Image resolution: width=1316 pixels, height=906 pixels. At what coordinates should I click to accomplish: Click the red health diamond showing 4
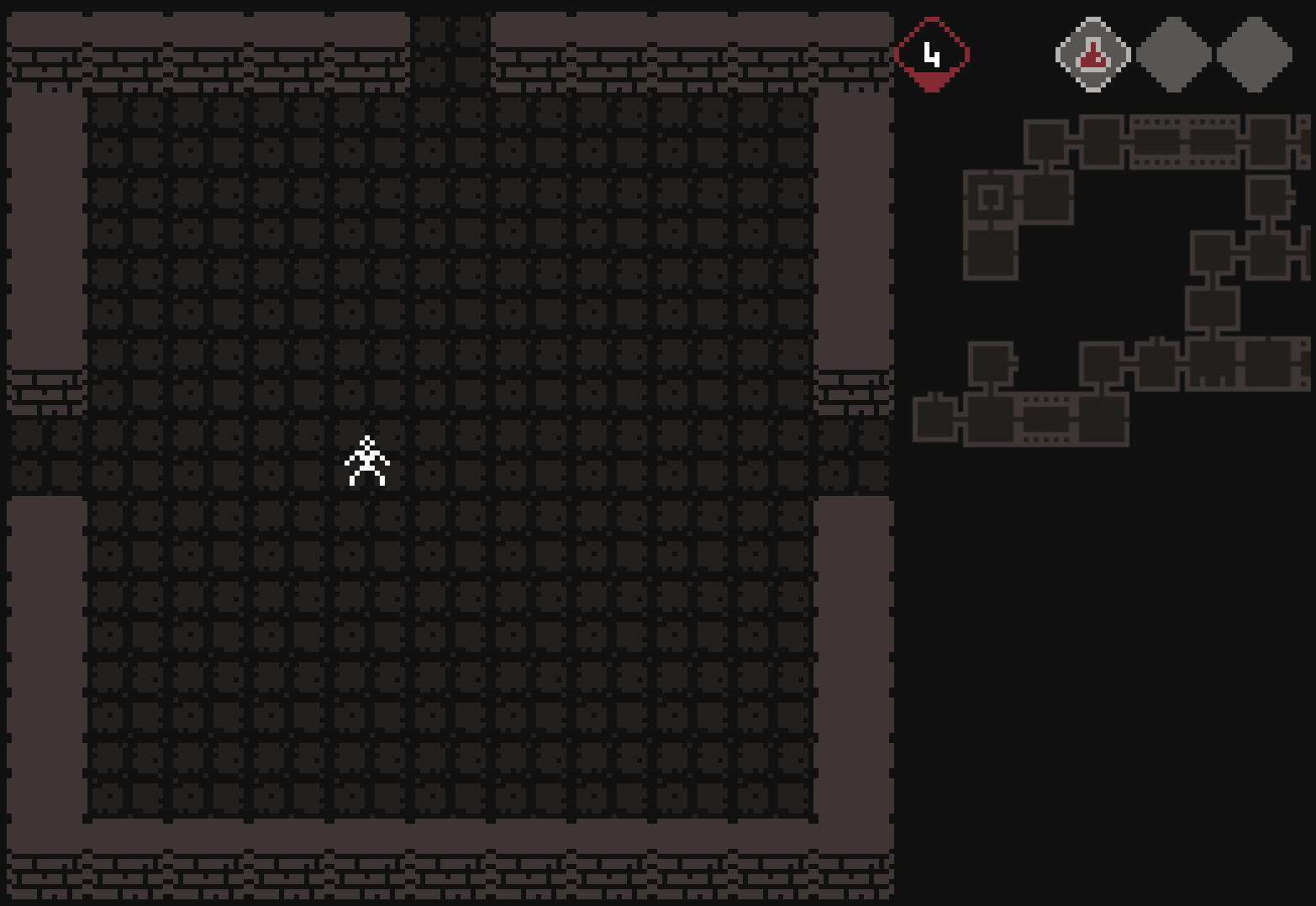931,53
